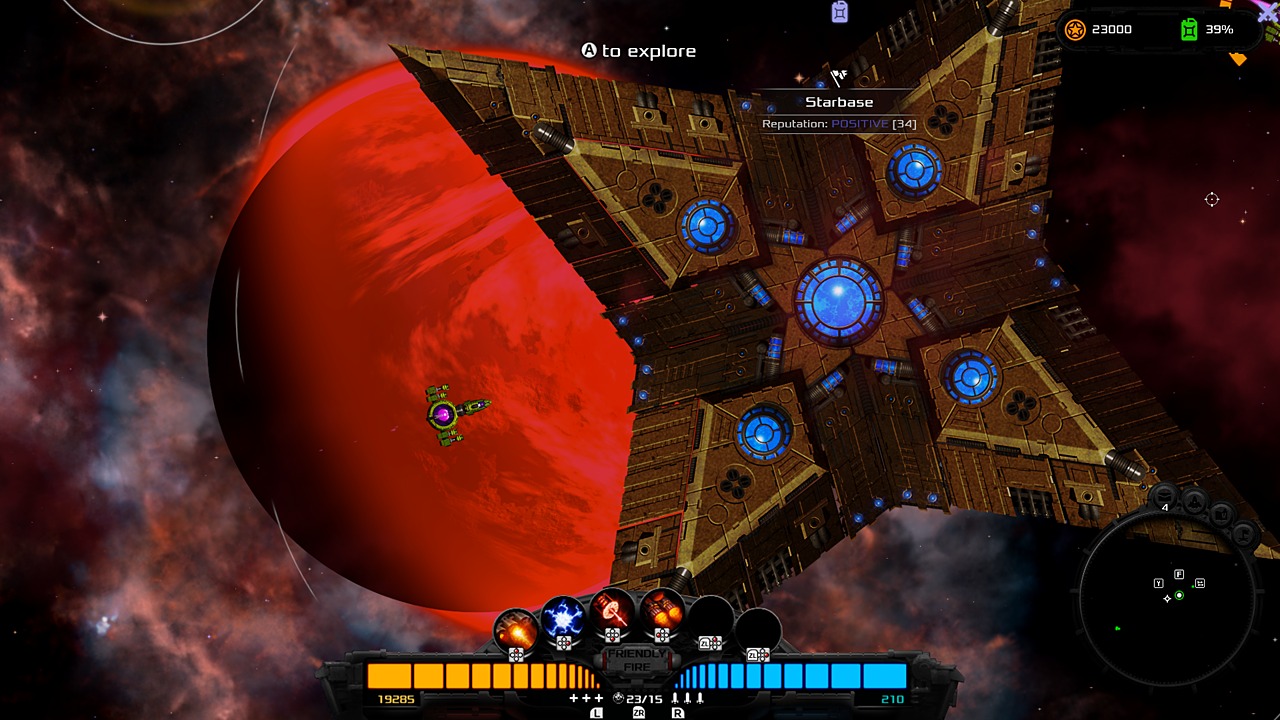This screenshot has width=1280, height=720.
Task: Check the green fuel canister indicator
Action: click(x=1190, y=29)
